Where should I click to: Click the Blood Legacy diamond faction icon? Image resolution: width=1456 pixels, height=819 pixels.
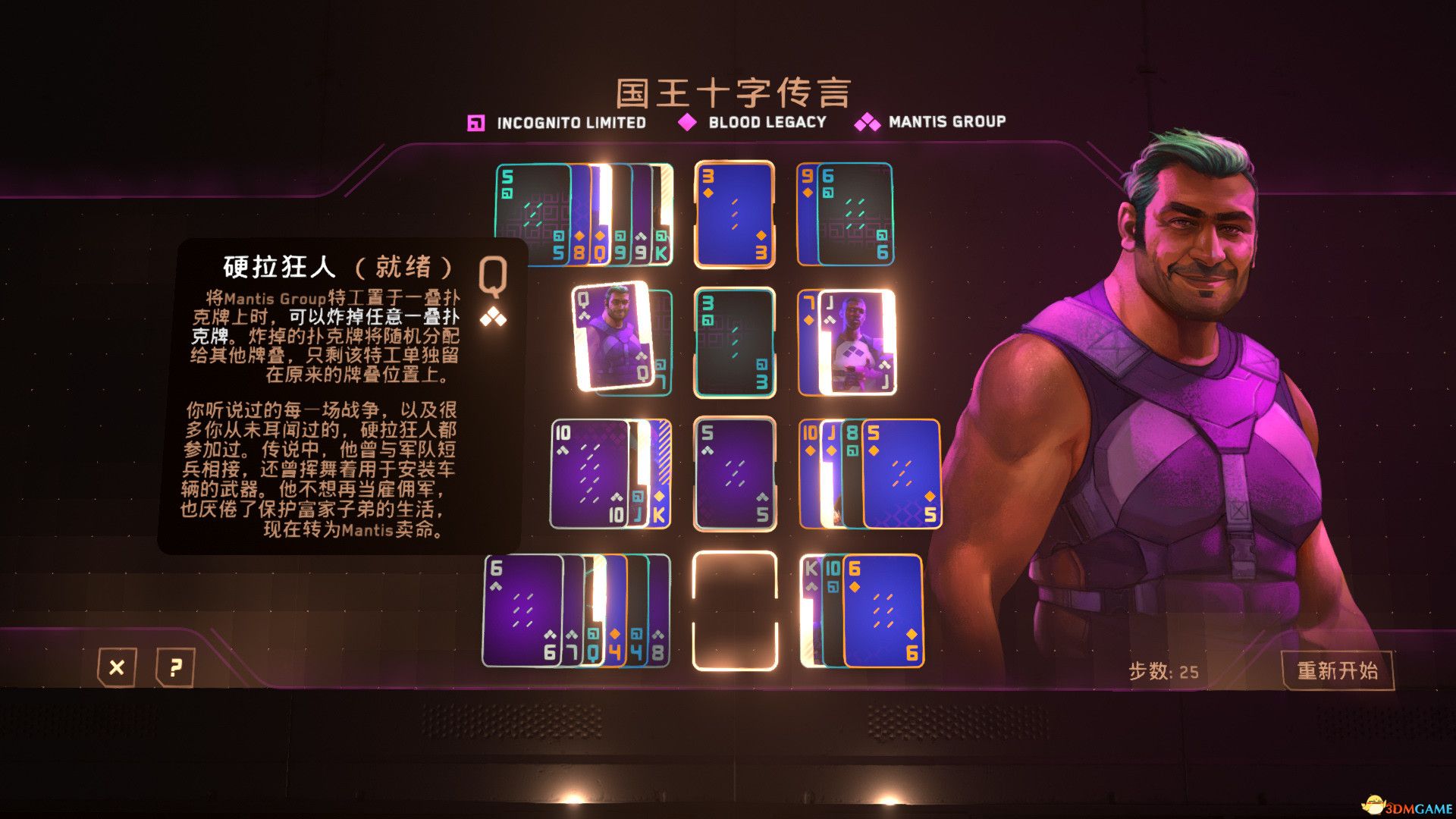[689, 121]
